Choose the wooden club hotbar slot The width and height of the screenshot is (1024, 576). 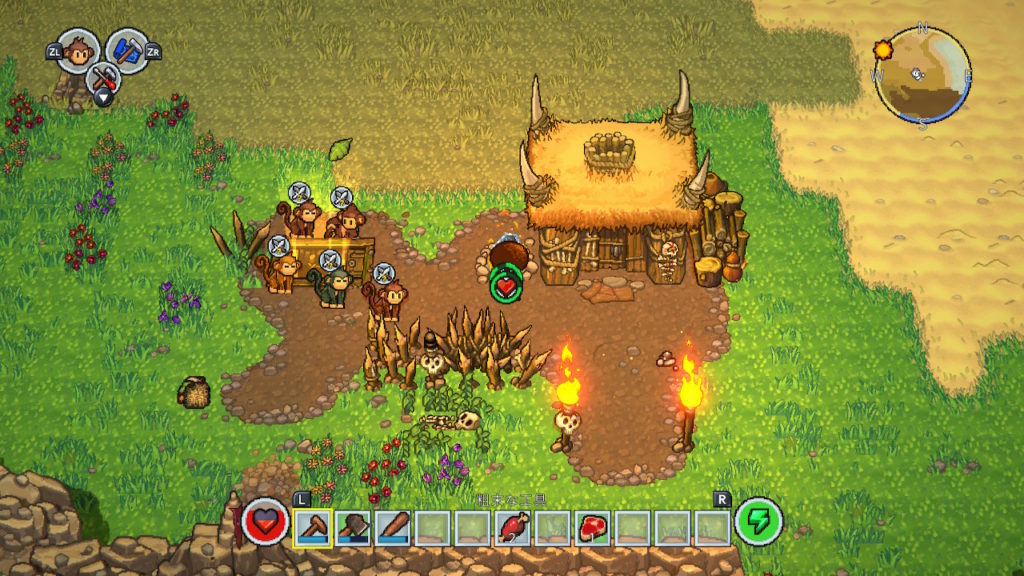coord(393,526)
